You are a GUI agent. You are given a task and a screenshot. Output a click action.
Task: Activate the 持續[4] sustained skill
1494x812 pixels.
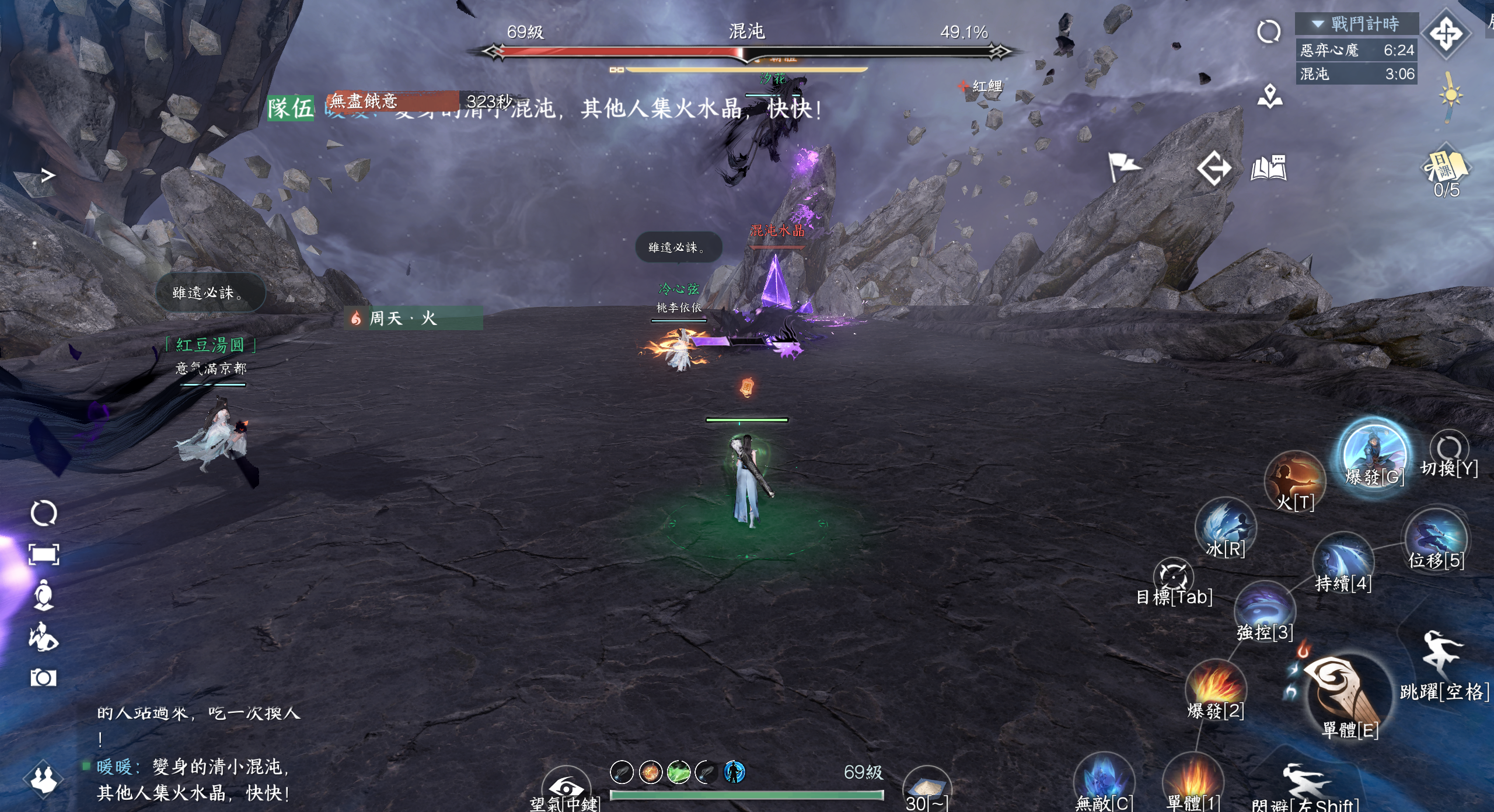pos(1343,561)
